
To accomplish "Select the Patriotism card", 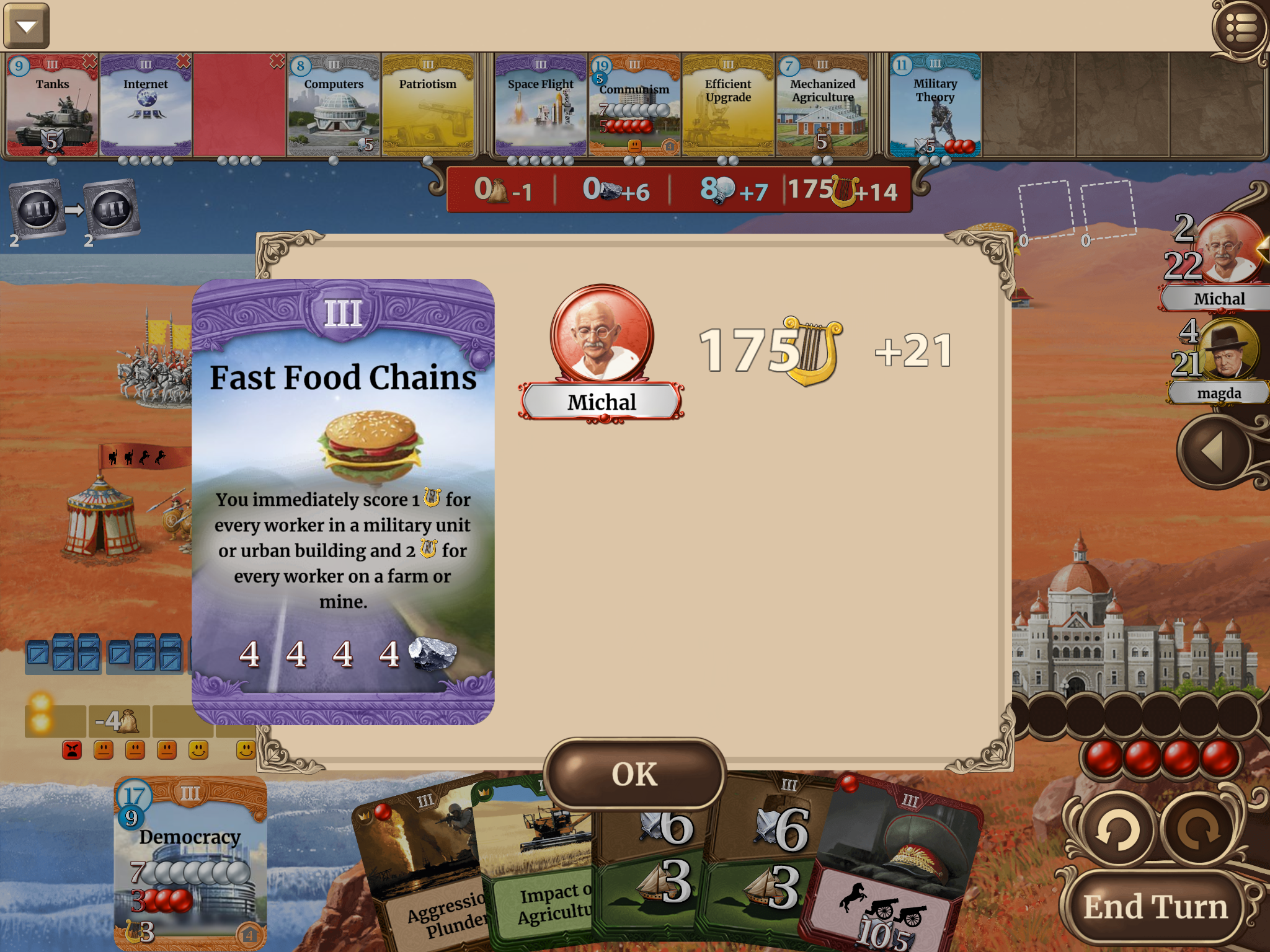I will tap(427, 105).
